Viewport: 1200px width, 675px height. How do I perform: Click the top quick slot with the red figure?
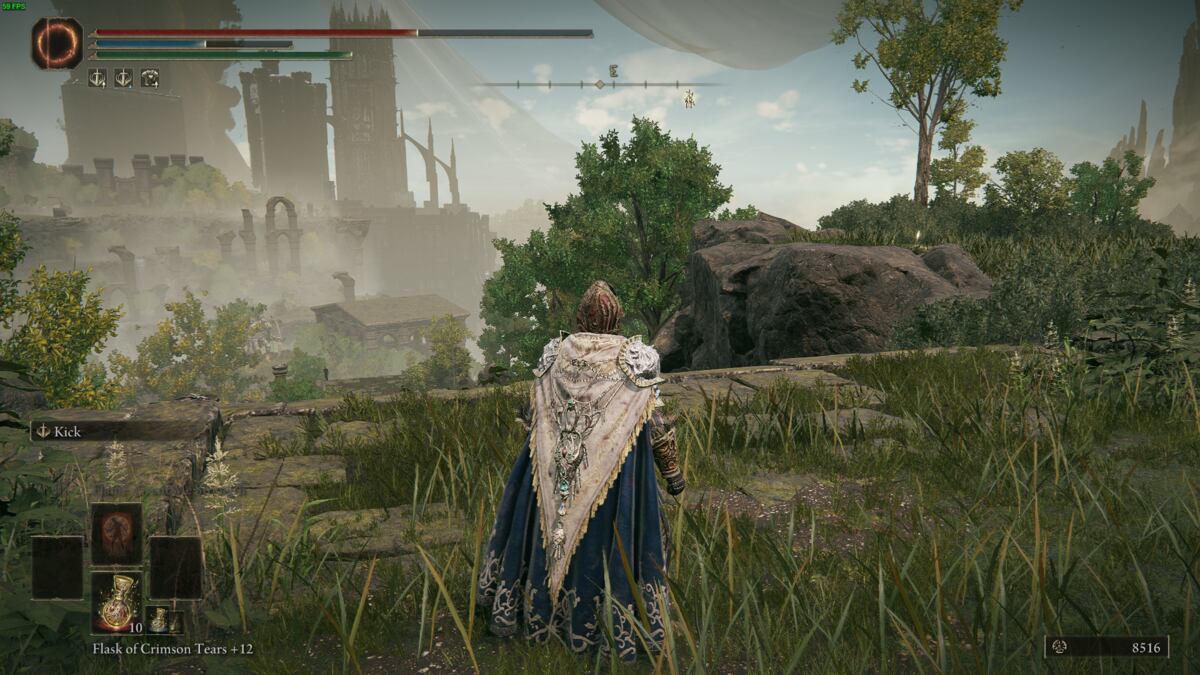(116, 533)
